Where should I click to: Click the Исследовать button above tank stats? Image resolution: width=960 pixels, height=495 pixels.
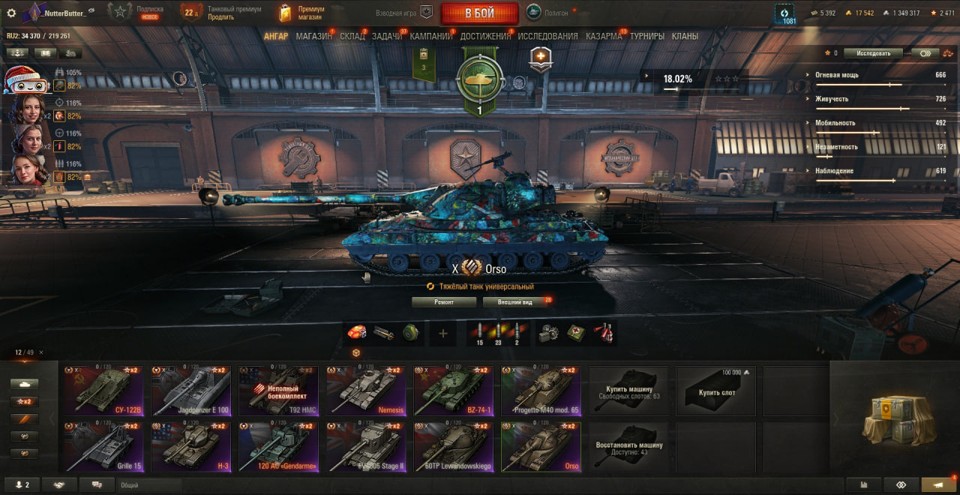coord(872,53)
